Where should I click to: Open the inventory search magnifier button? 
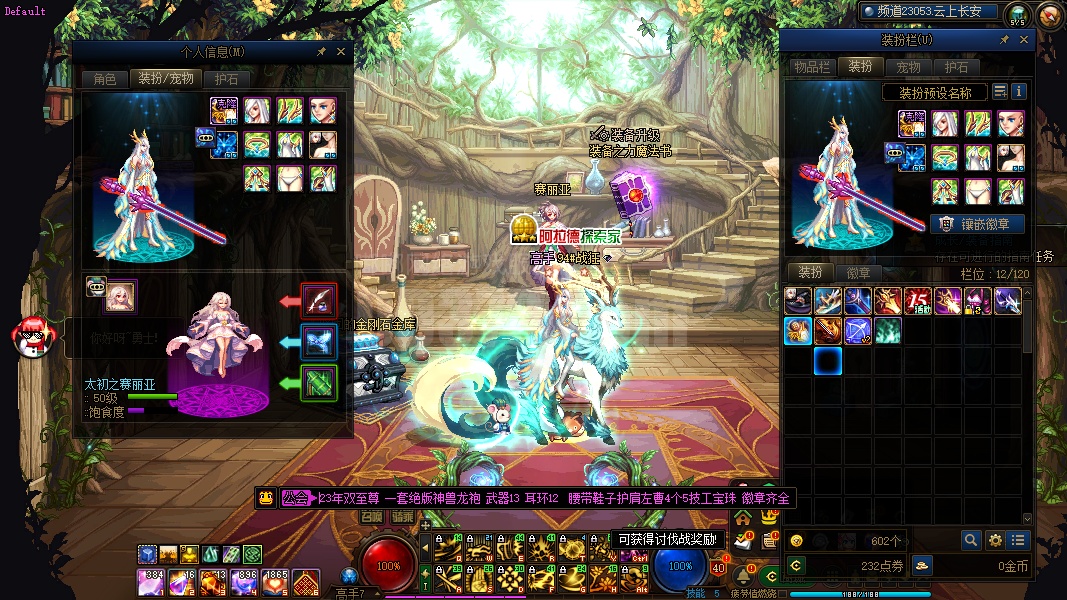coord(971,540)
